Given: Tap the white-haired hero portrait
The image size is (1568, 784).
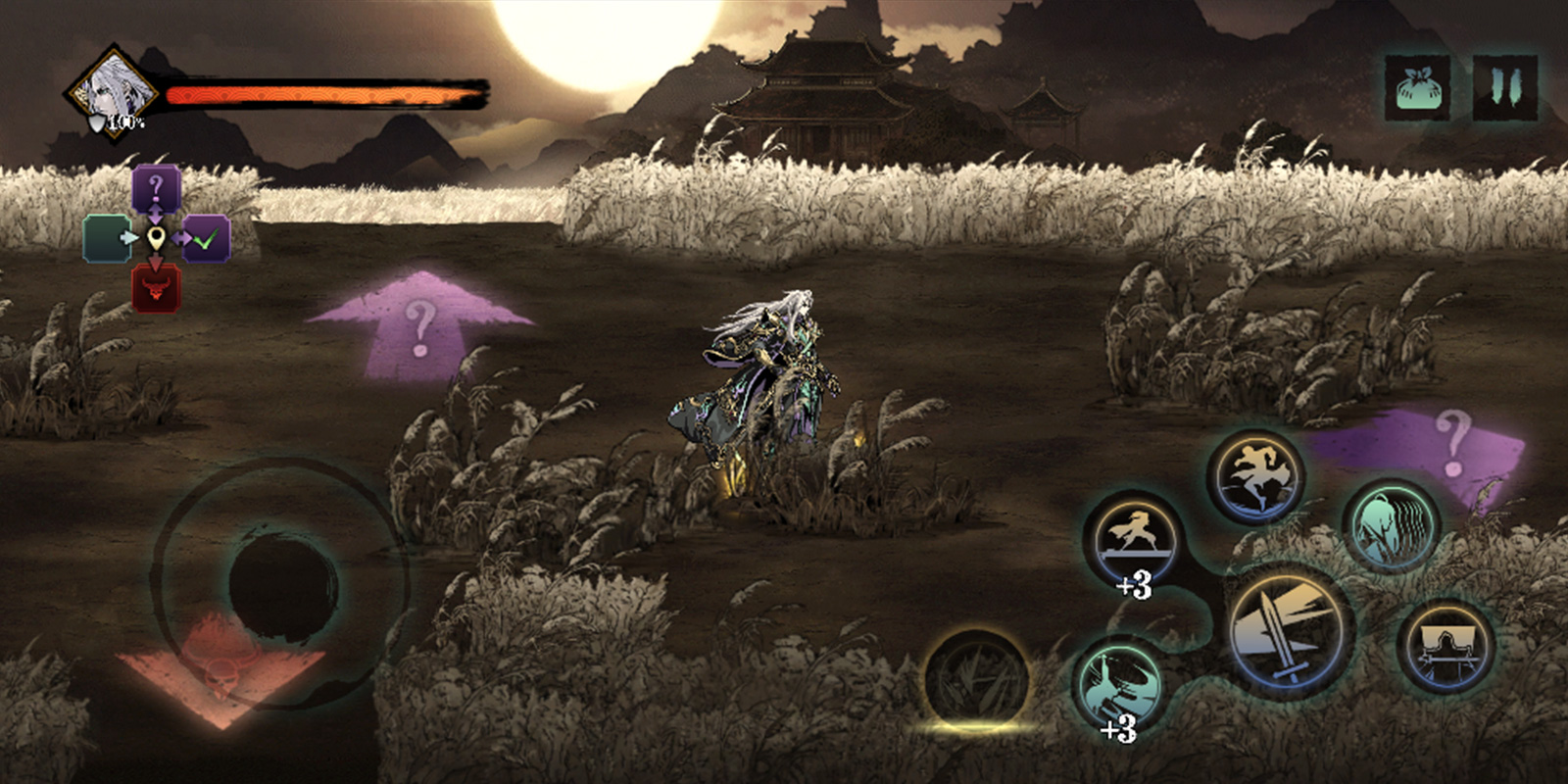Looking at the screenshot, I should click(x=116, y=93).
